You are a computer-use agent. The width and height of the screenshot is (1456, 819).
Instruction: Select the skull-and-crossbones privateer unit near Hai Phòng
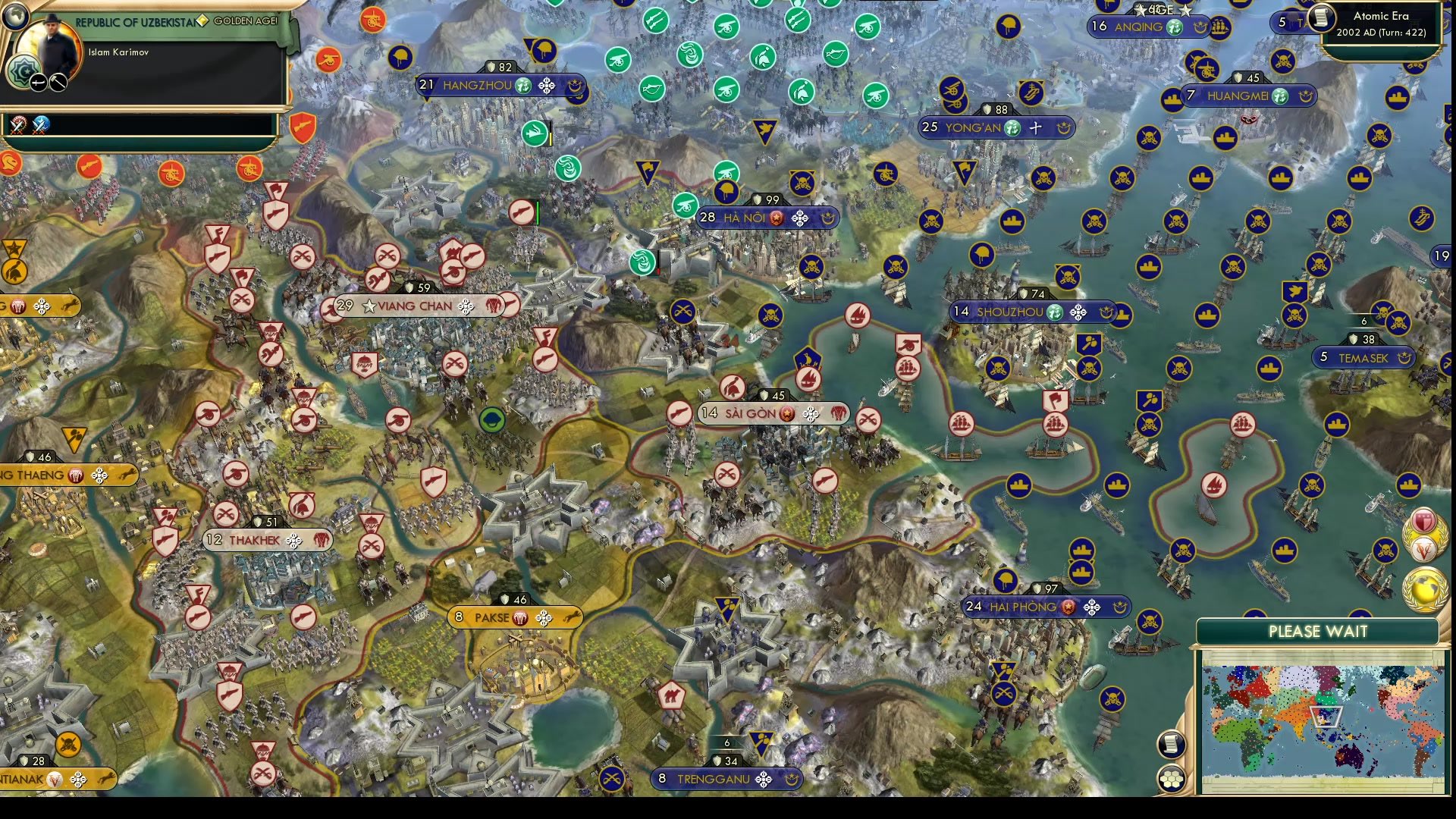(x=1150, y=620)
